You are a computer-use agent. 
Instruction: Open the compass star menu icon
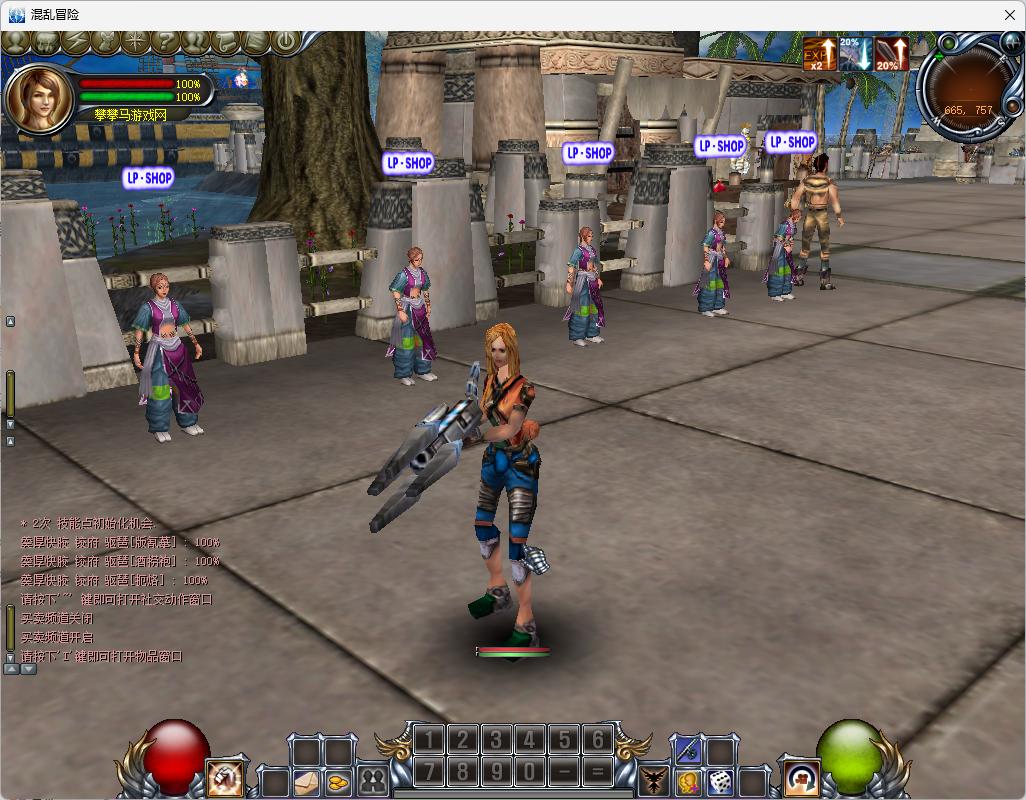[x=136, y=42]
